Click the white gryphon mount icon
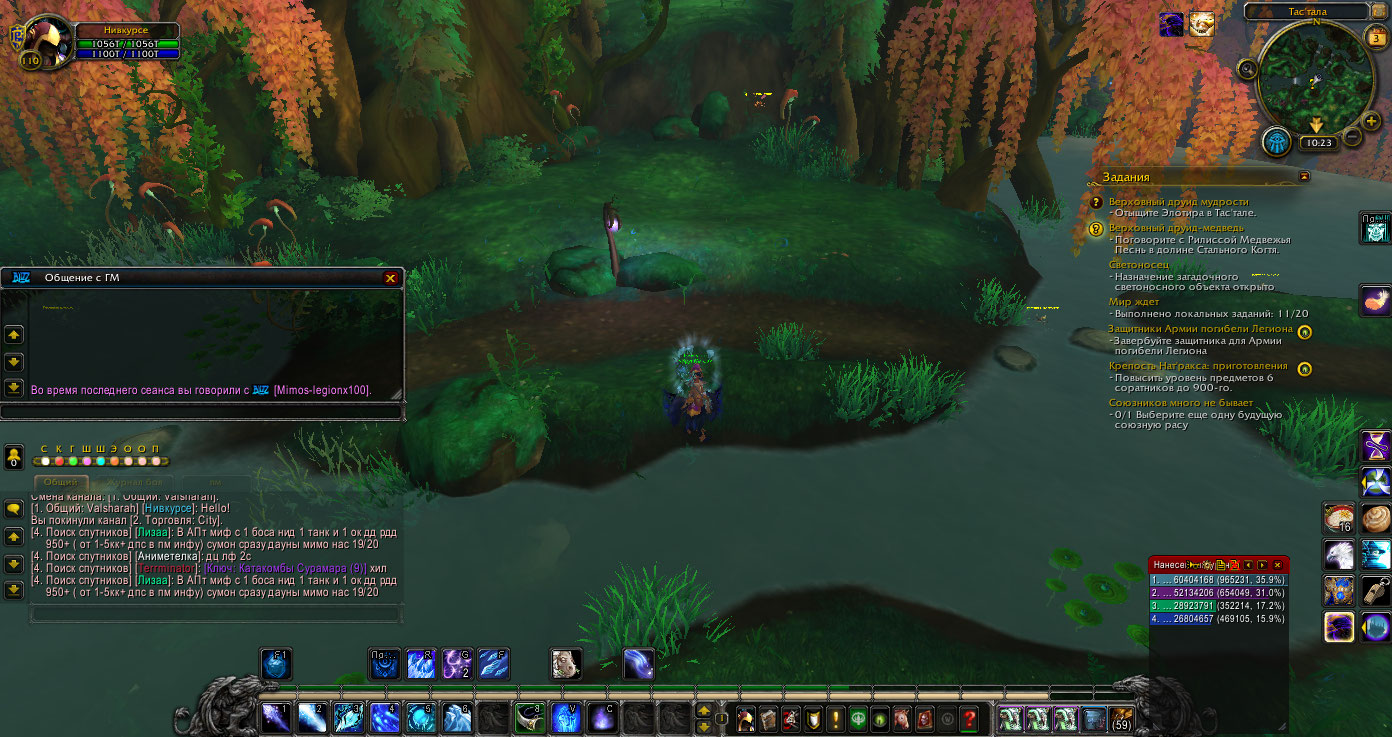Image resolution: width=1392 pixels, height=737 pixels. (x=1339, y=554)
